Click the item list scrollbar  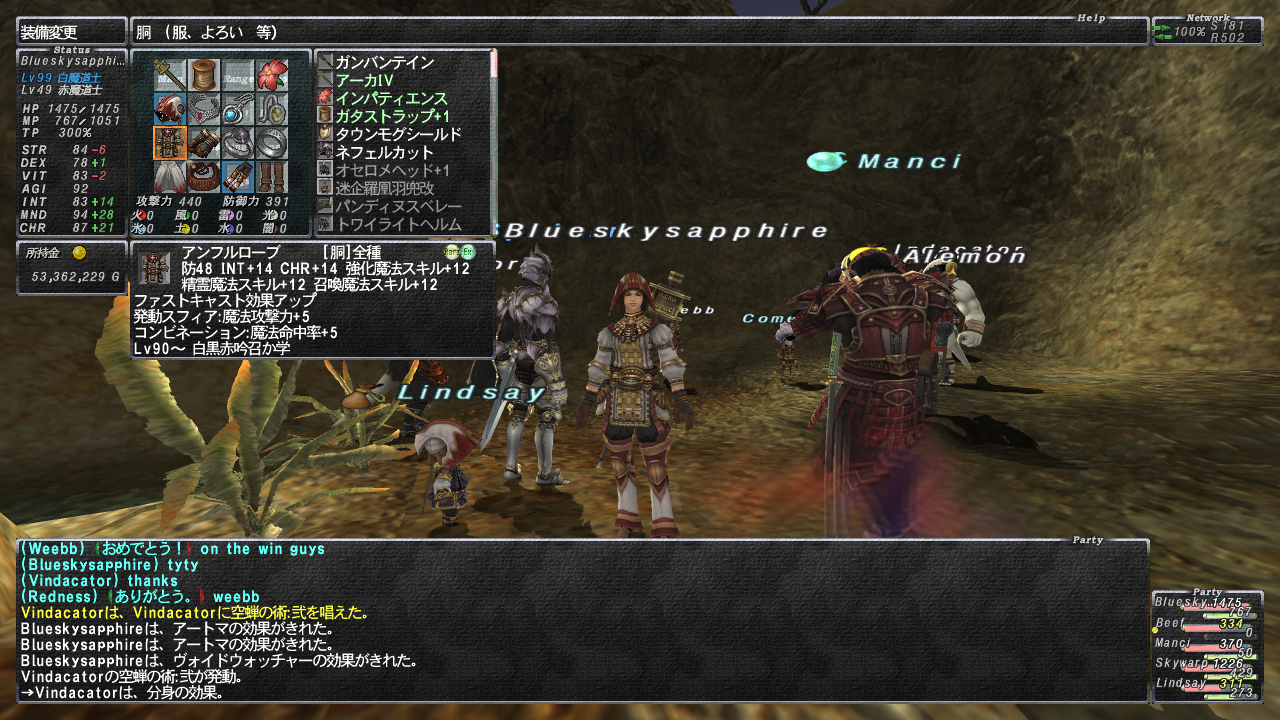coord(493,140)
